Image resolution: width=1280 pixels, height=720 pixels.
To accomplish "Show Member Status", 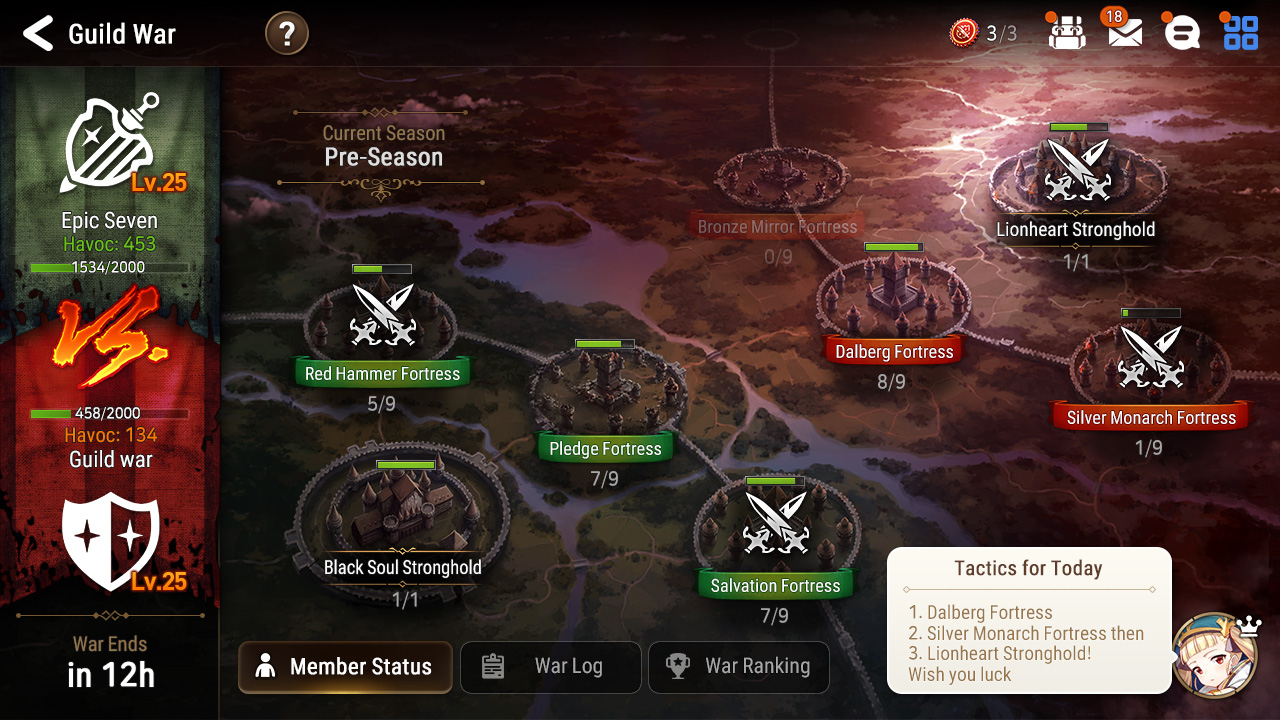I will 345,667.
